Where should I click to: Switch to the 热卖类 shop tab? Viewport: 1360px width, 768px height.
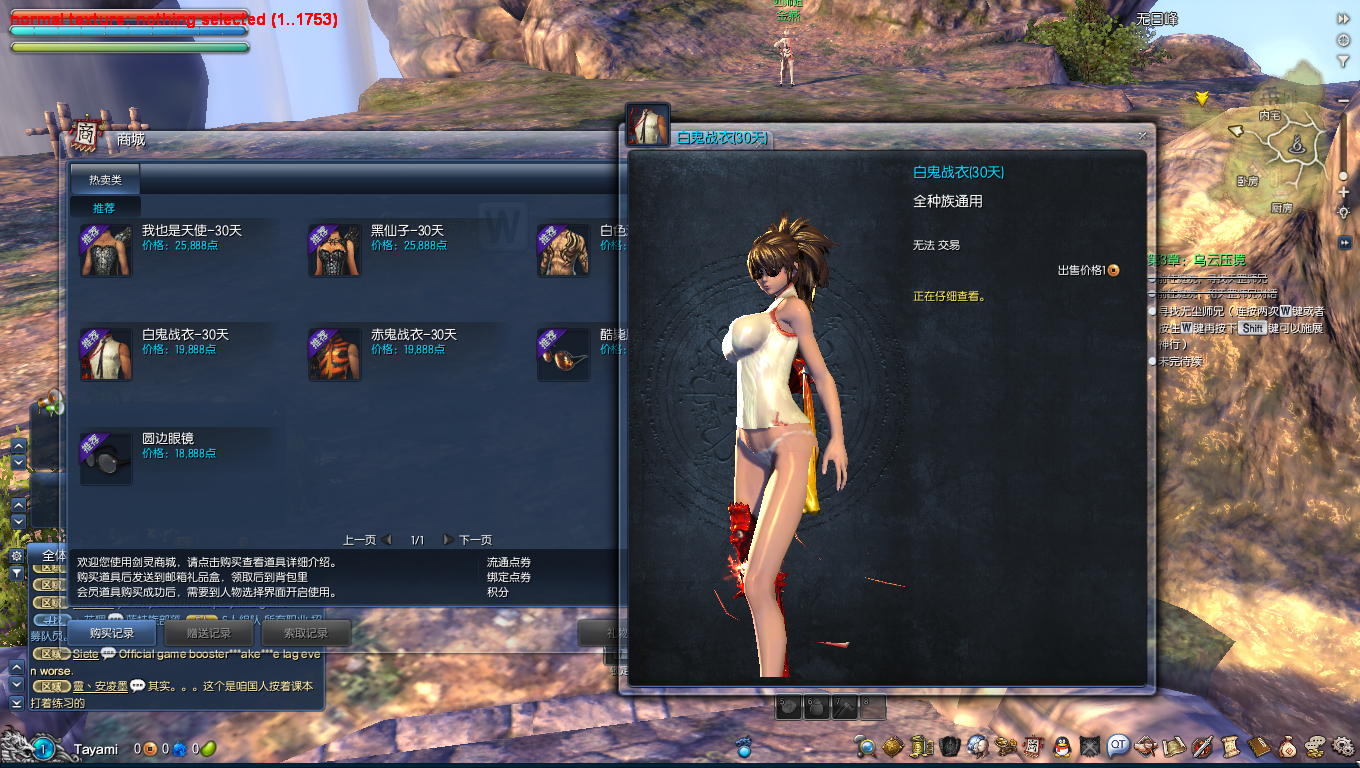105,180
